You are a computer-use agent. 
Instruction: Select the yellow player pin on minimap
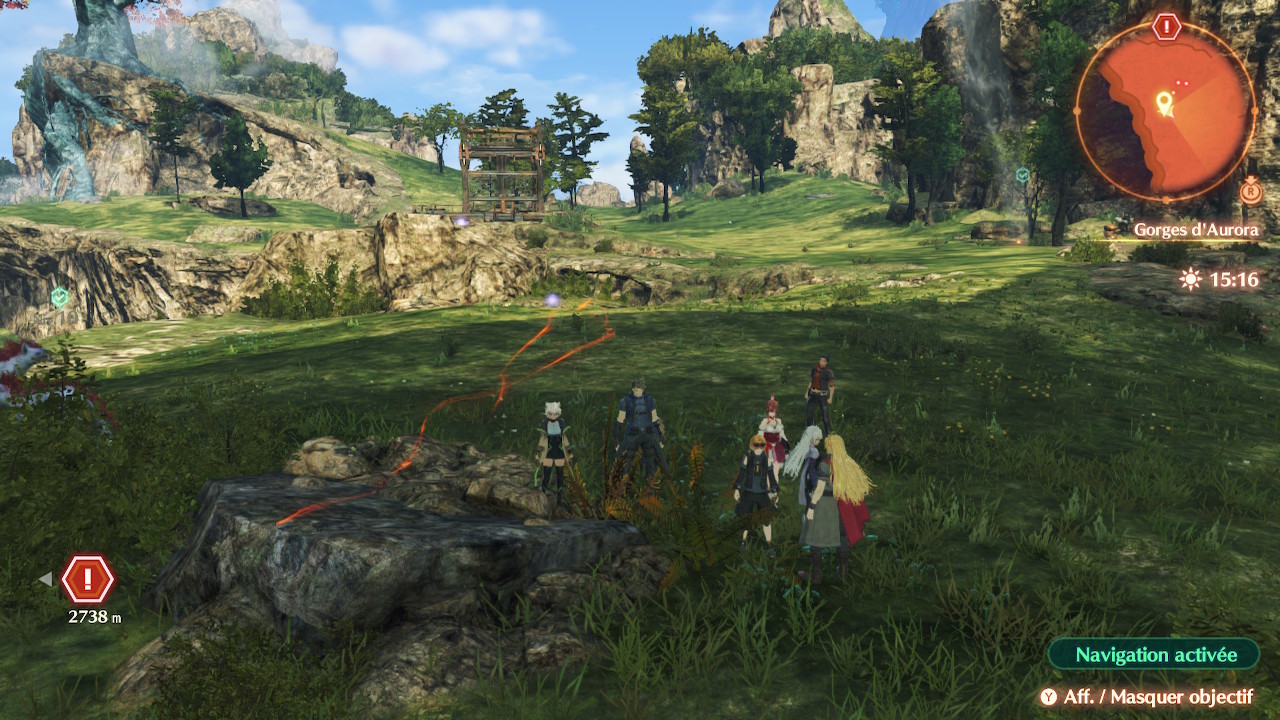click(1164, 102)
